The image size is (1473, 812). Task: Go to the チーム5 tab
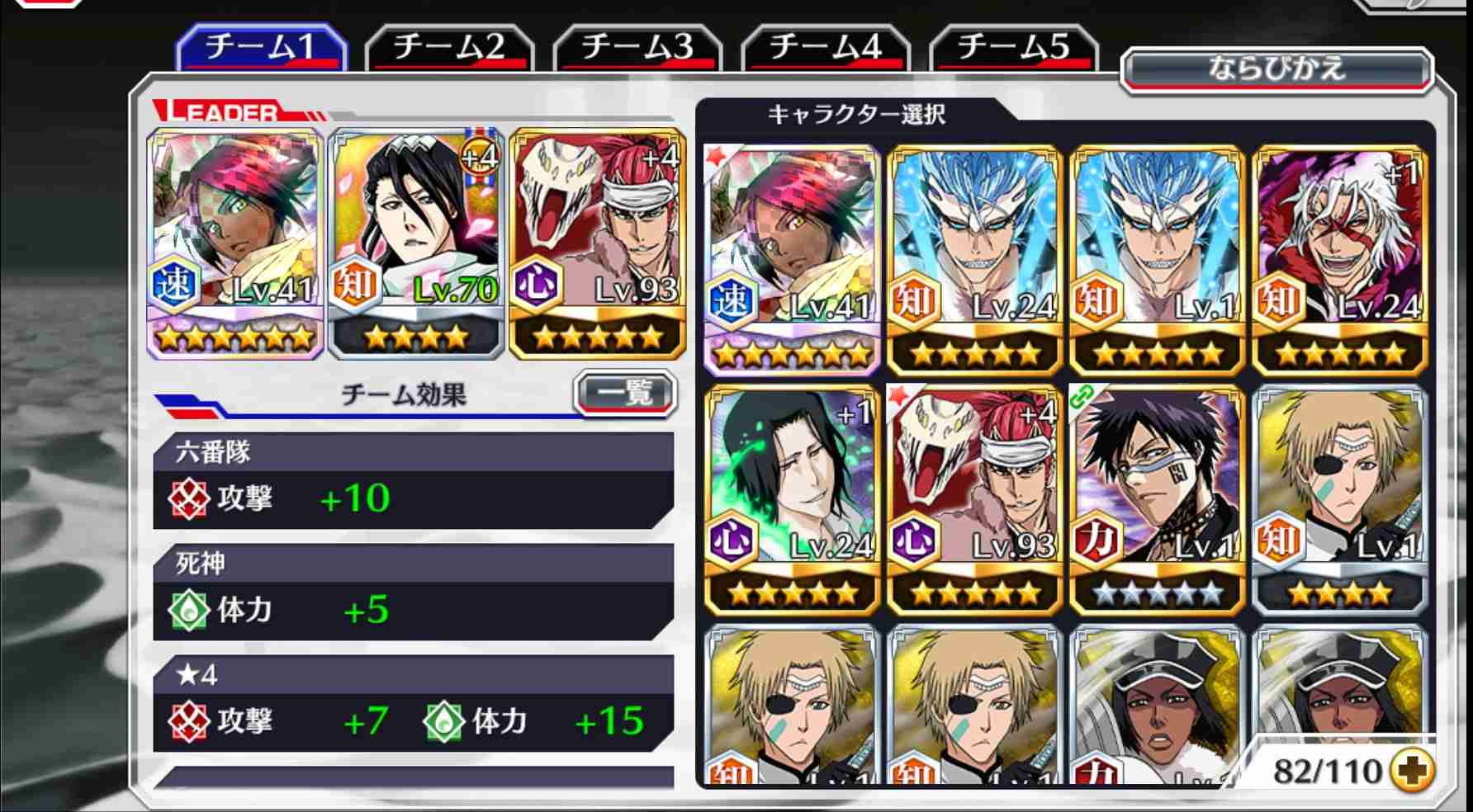coord(1014,47)
